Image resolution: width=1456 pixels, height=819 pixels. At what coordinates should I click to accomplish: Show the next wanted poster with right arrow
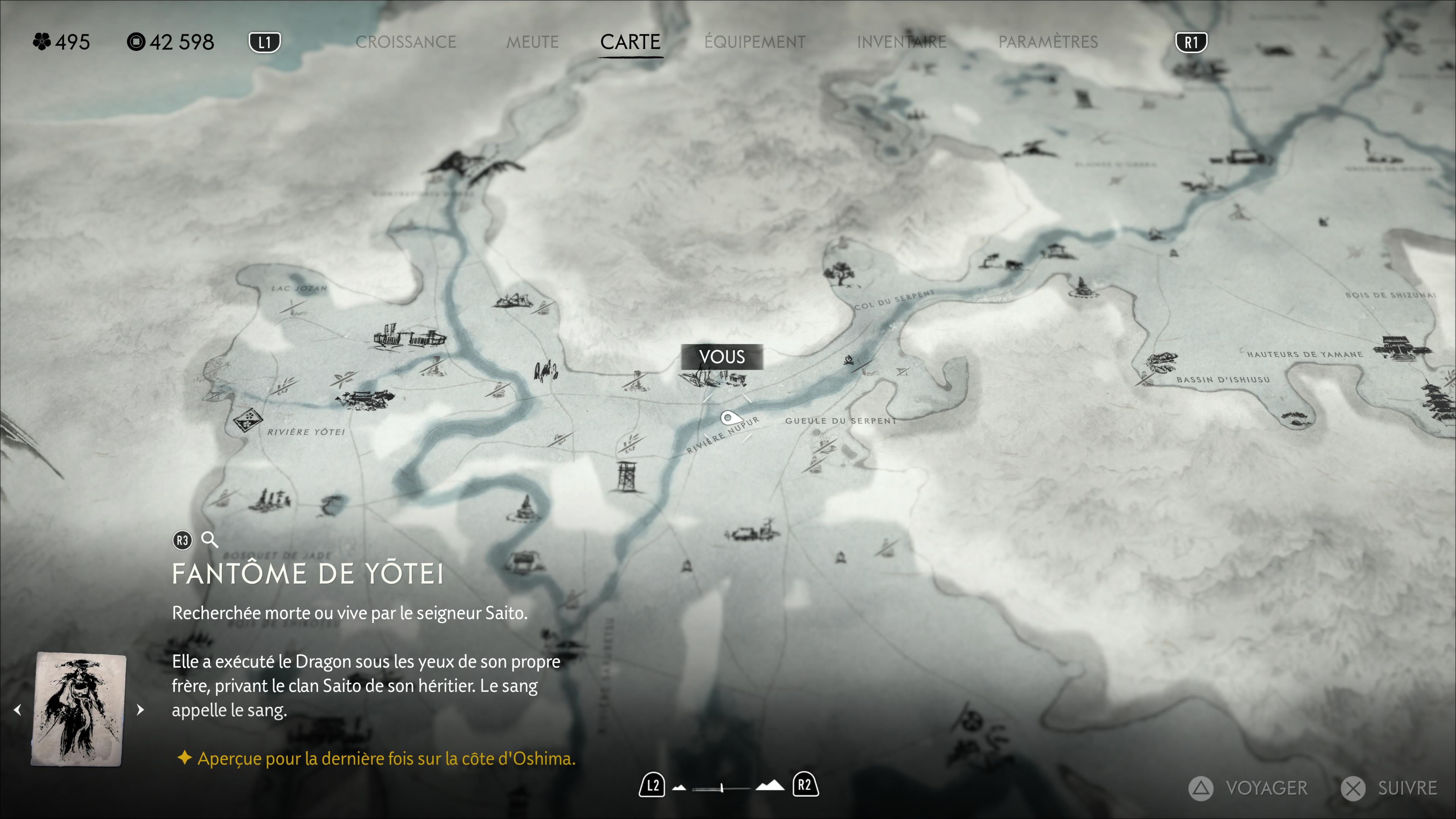(x=140, y=710)
